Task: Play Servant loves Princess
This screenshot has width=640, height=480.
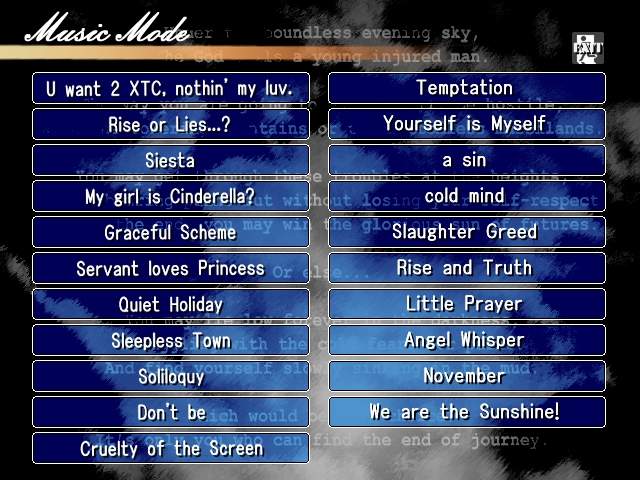Action: click(x=170, y=268)
